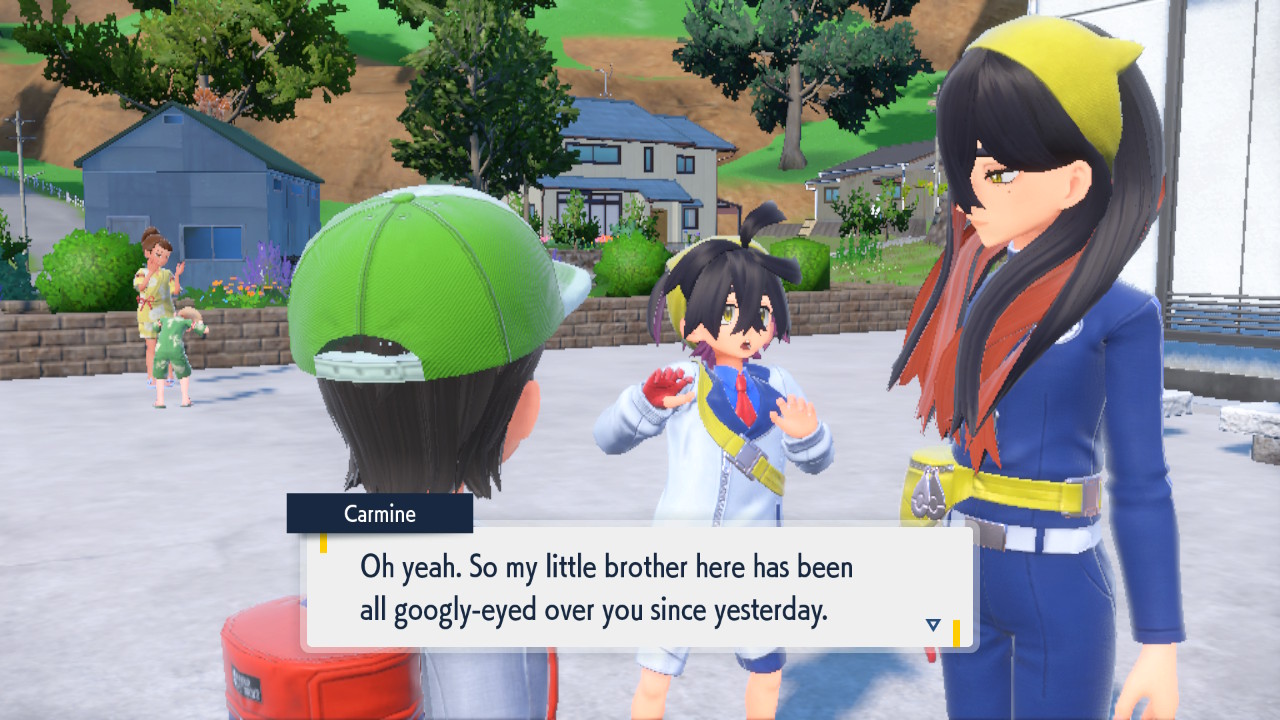The height and width of the screenshot is (720, 1280).
Task: Advance dialogue with the arrow indicator
Action: (x=933, y=625)
